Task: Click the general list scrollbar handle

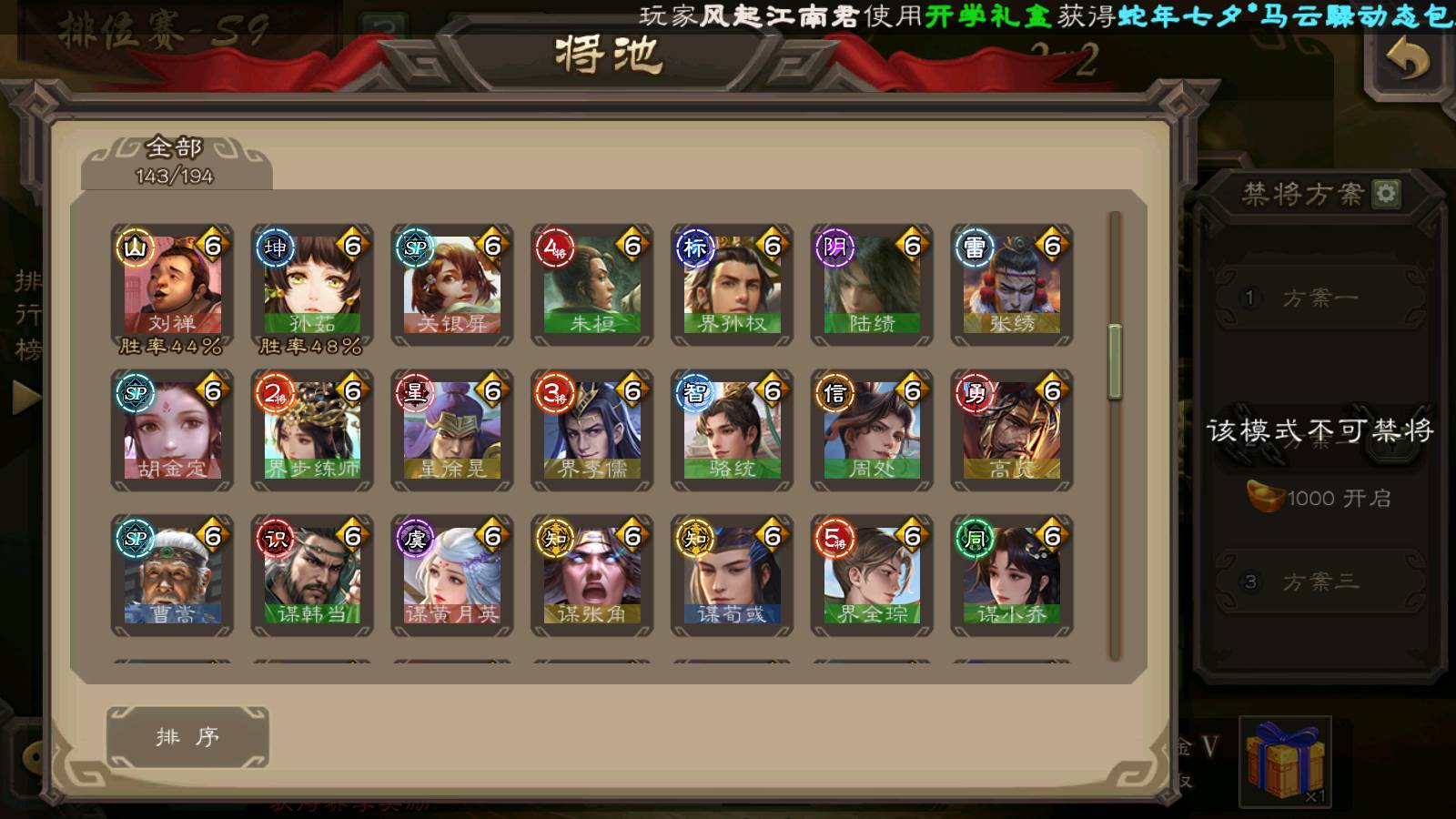Action: (x=1114, y=361)
